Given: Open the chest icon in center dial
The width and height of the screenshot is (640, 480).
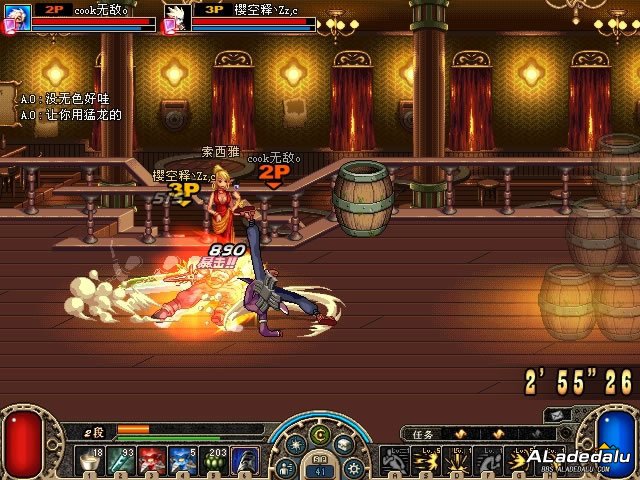Looking at the screenshot, I should tap(343, 445).
